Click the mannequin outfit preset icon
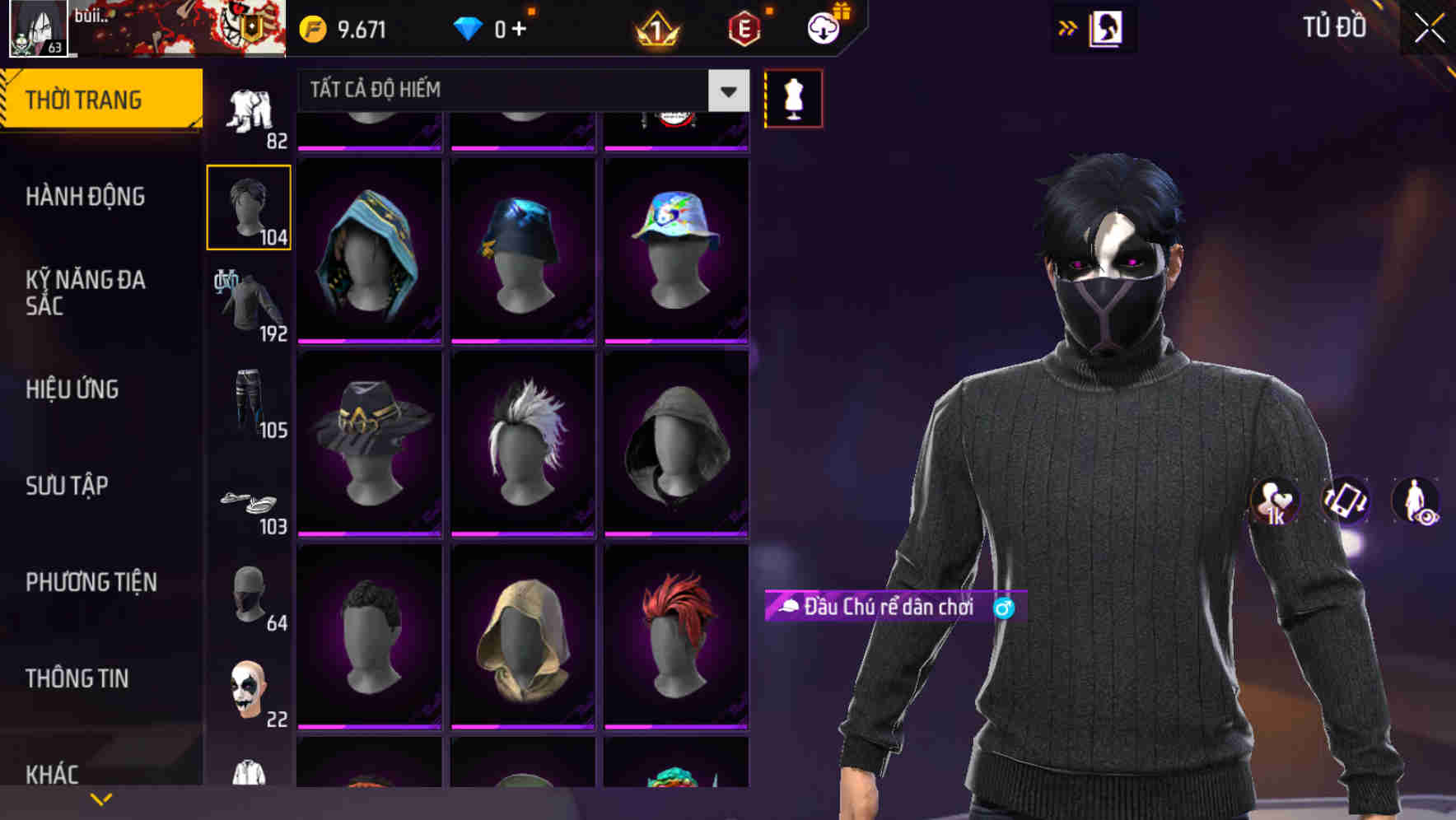The width and height of the screenshot is (1456, 820). point(793,97)
